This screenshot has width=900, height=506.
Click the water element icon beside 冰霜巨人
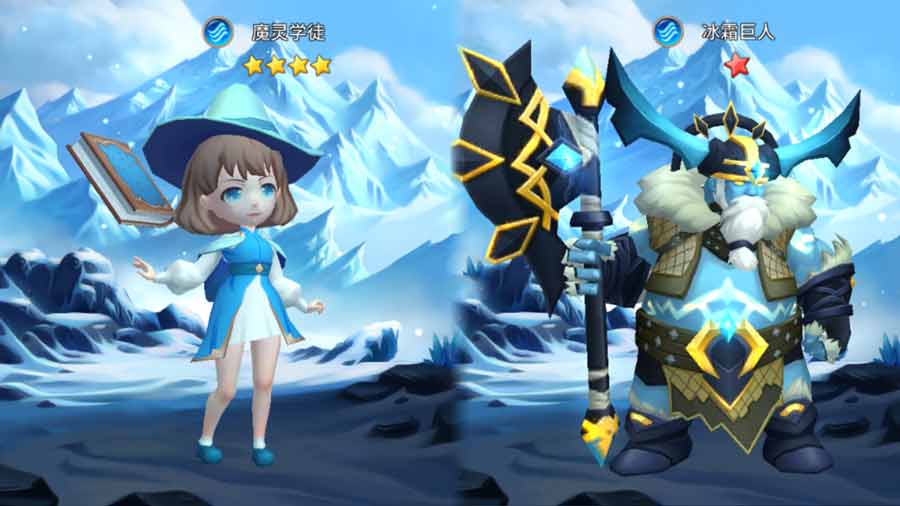[x=667, y=31]
